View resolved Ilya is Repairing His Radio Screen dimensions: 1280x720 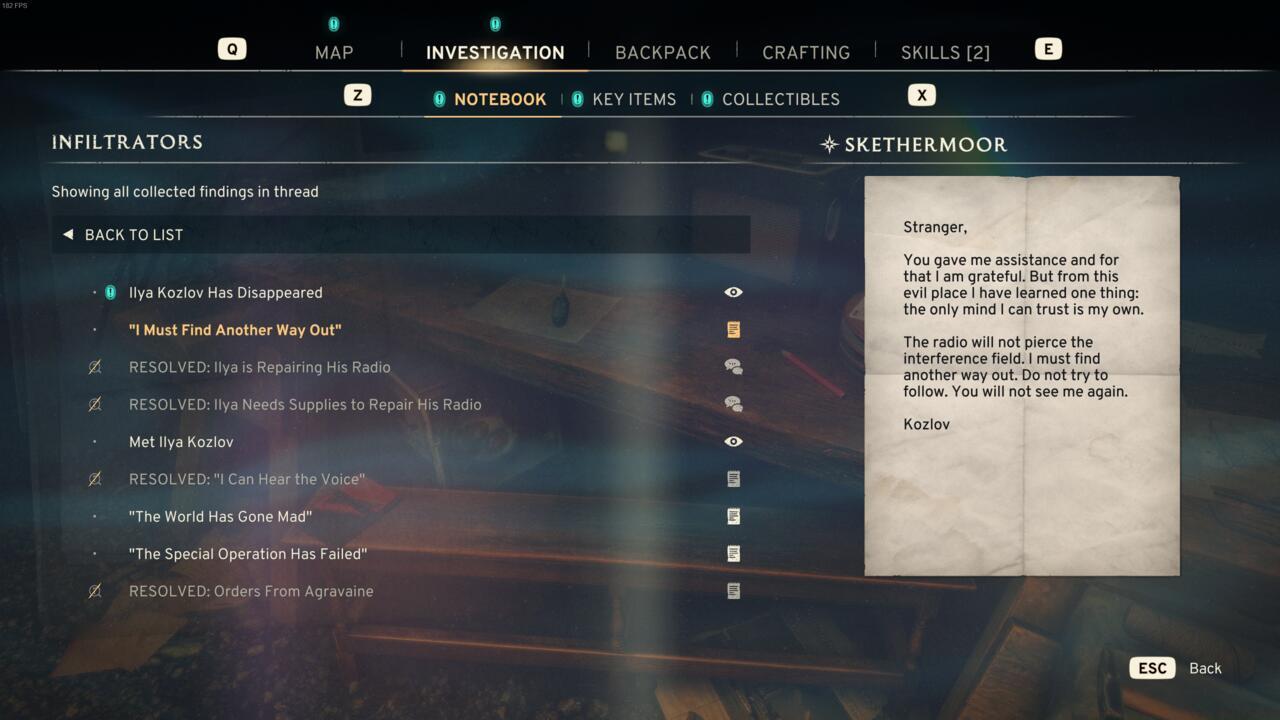pos(259,367)
